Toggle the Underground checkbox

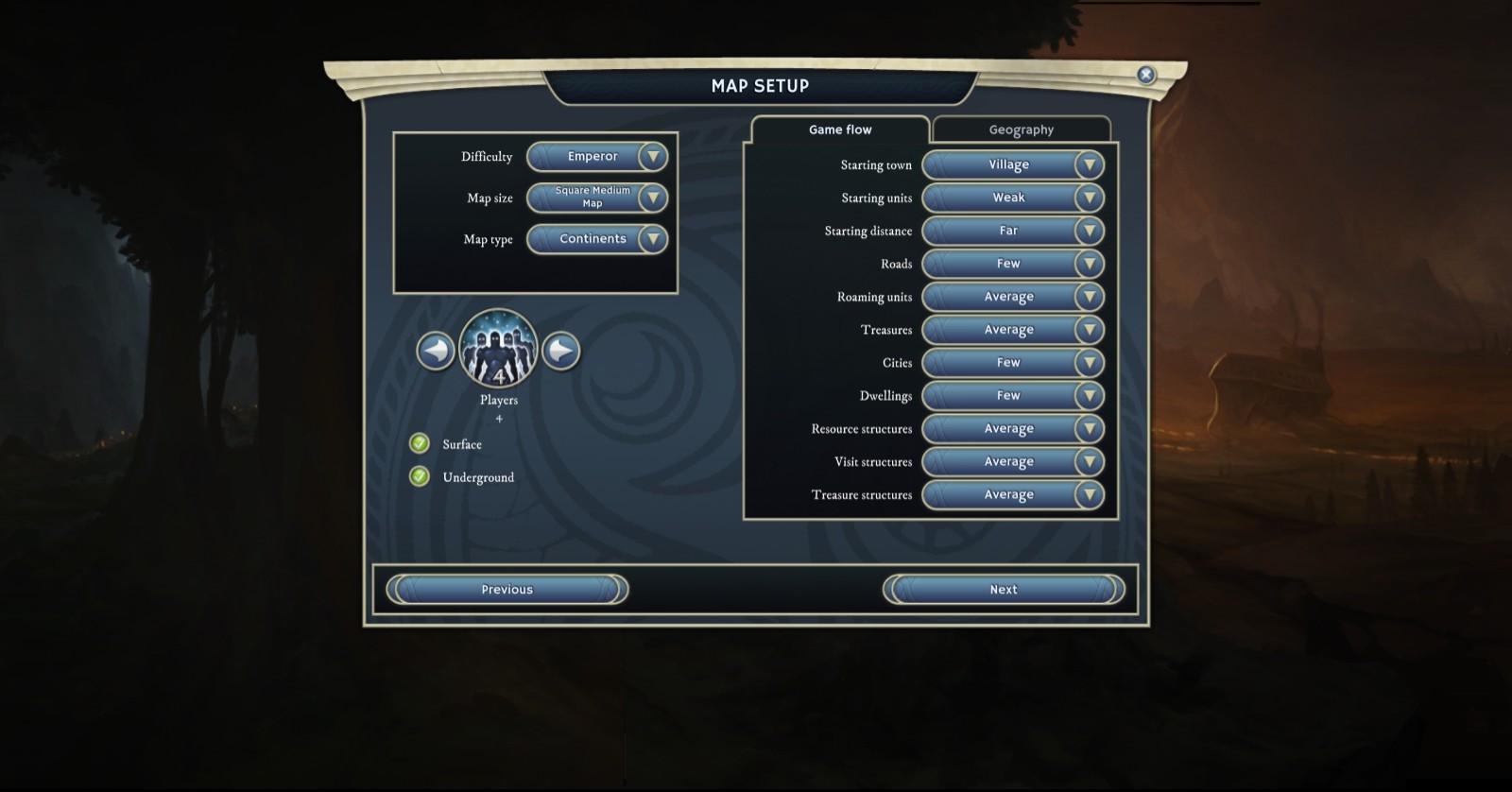click(x=420, y=476)
